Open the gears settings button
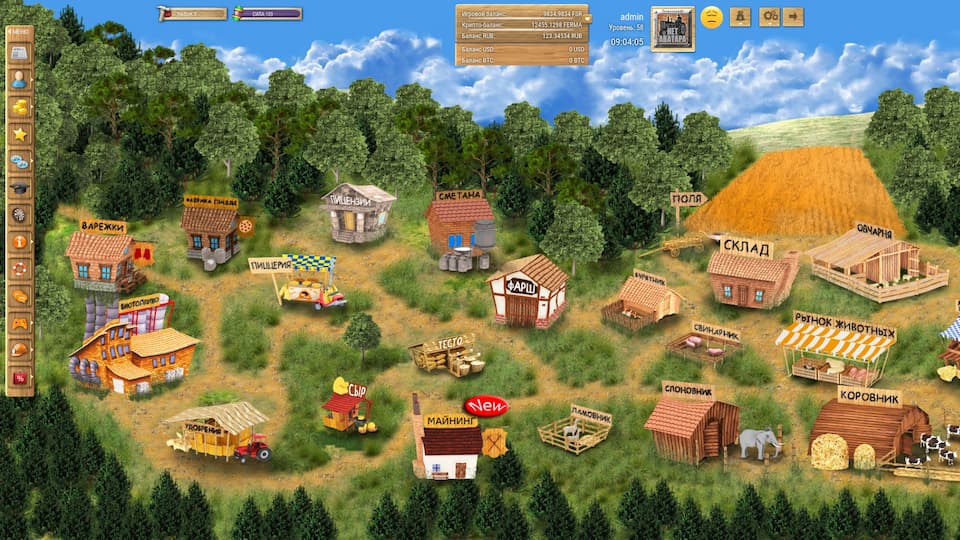 [769, 17]
